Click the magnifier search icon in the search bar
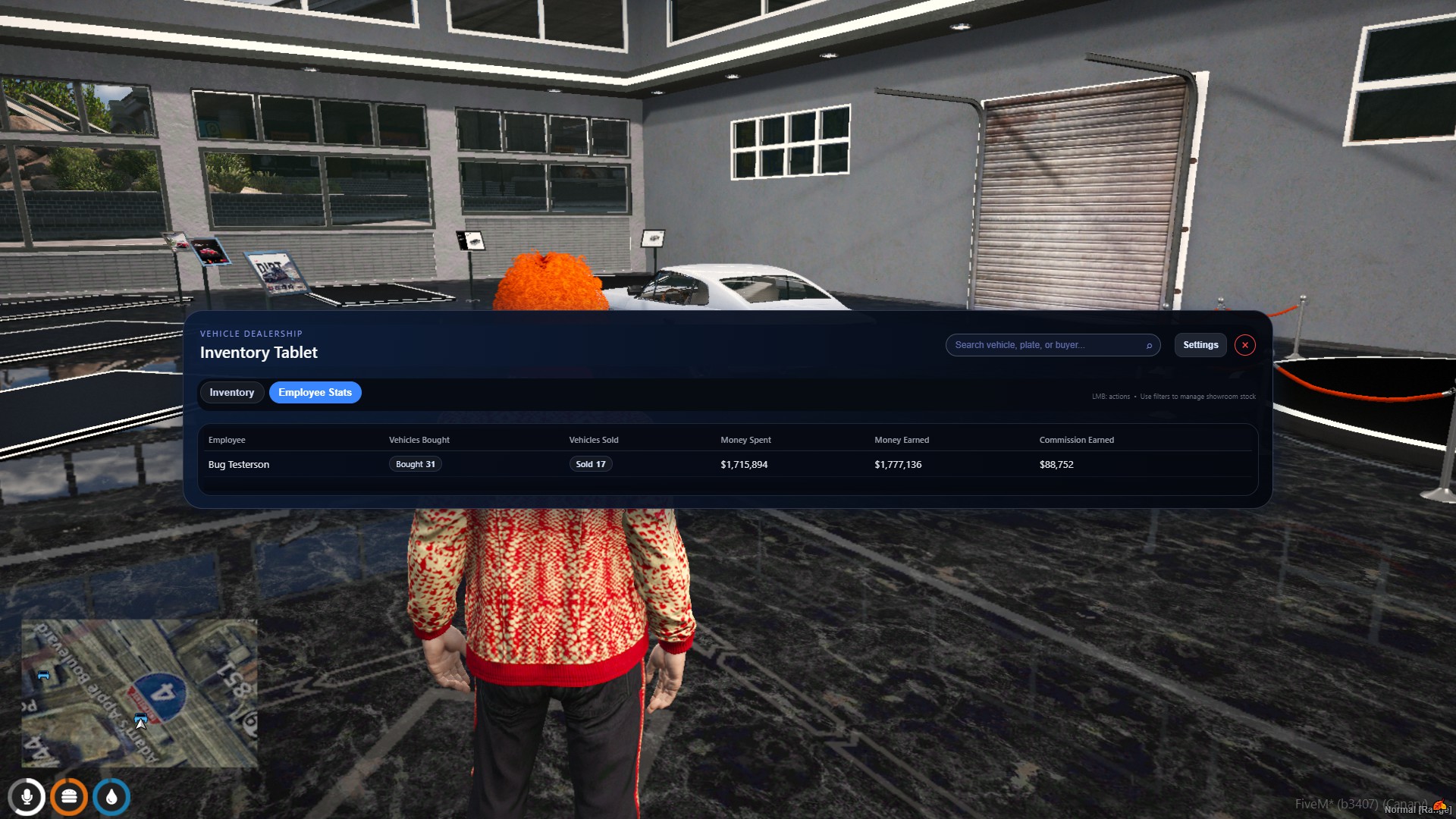The height and width of the screenshot is (819, 1456). [1150, 345]
